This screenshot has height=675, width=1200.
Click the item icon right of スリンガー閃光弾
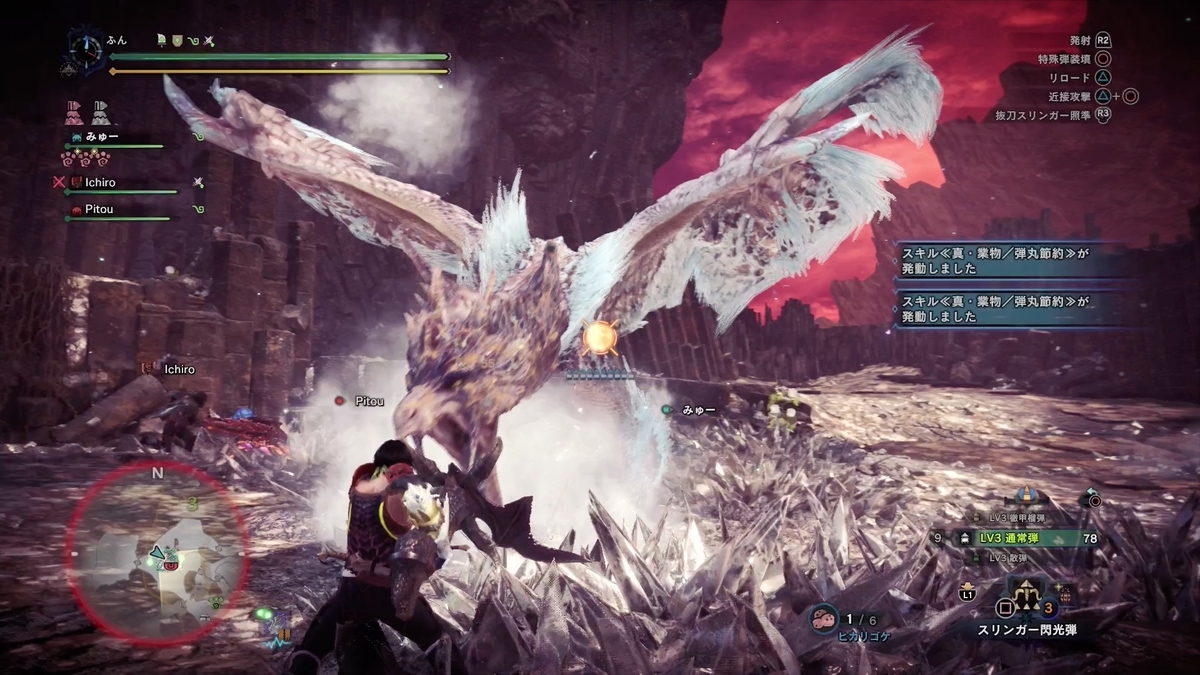pos(1066,595)
